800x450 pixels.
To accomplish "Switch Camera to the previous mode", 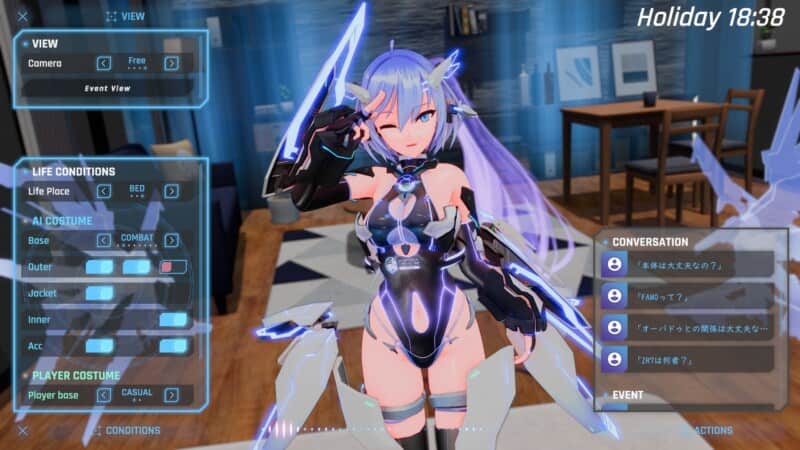I will [x=104, y=63].
